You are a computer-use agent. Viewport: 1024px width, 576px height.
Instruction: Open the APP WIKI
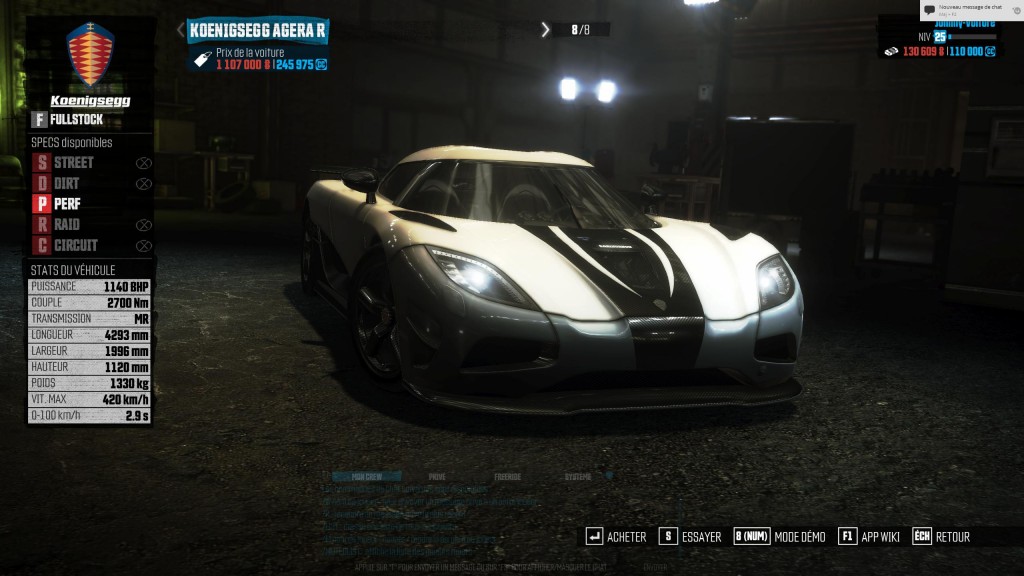click(x=869, y=537)
